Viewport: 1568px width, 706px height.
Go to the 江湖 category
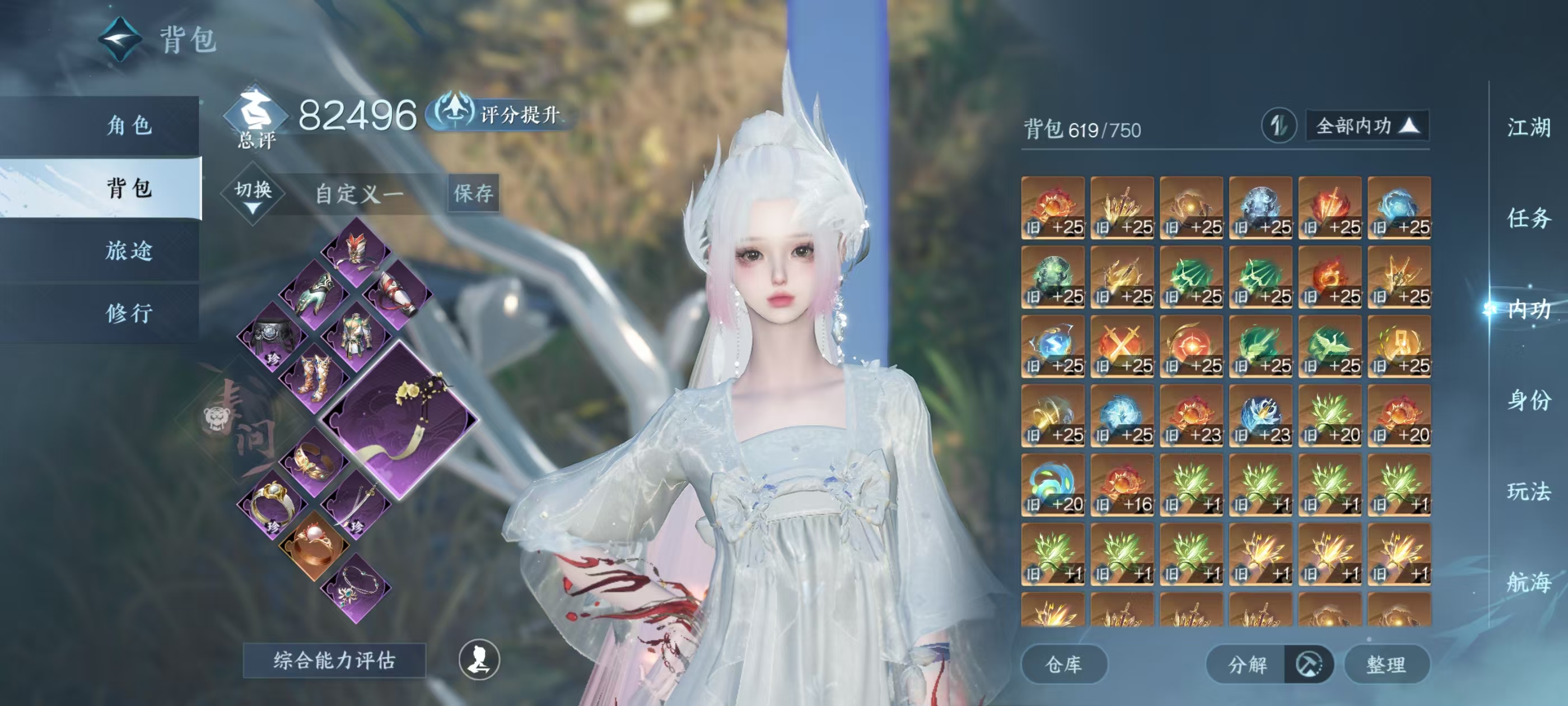coord(1528,128)
